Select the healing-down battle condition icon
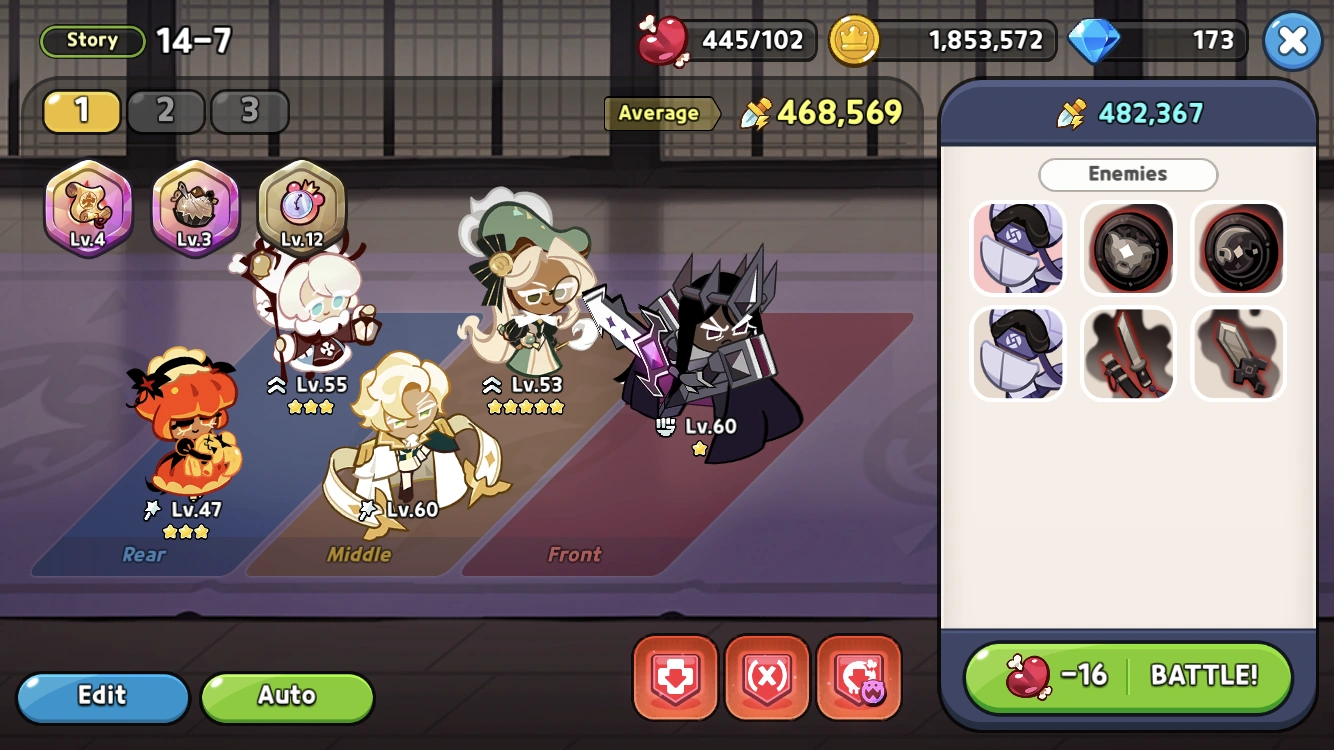 [675, 679]
